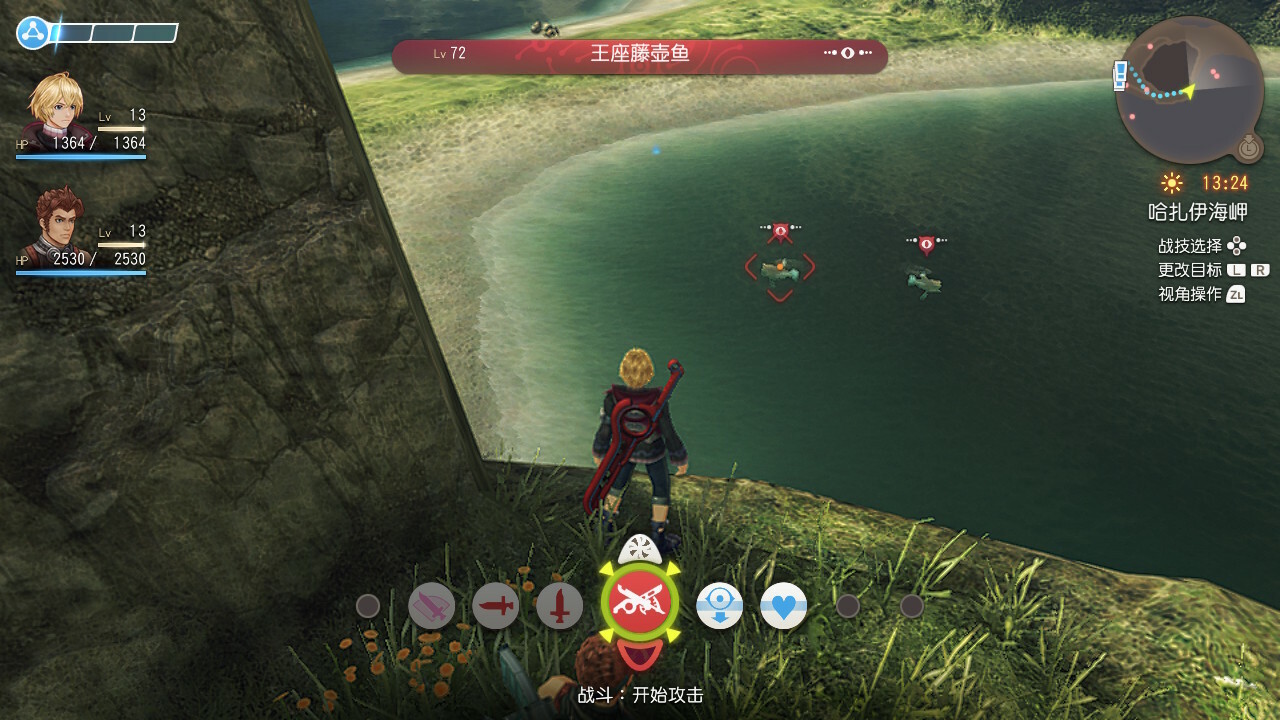Click the blue party gauge emblem
This screenshot has height=720, width=1280.
(x=34, y=33)
